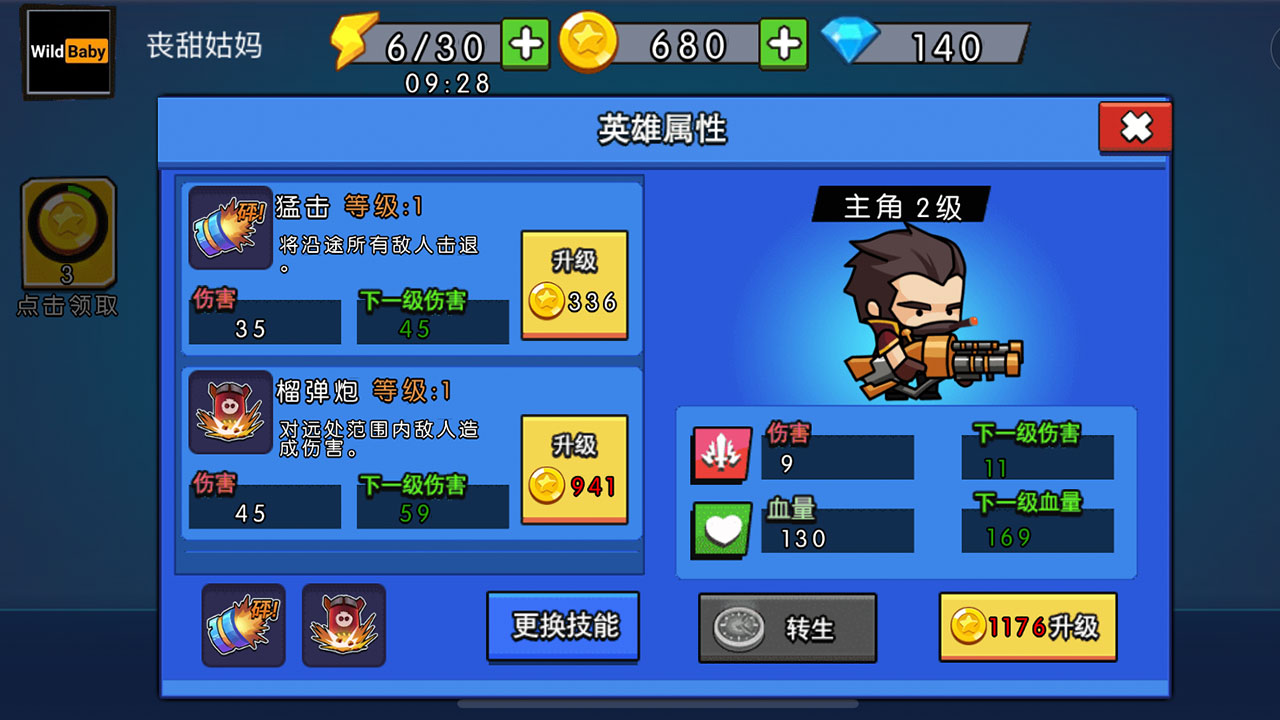Viewport: 1280px width, 720px height.
Task: Click the Wild Baby avatar
Action: click(x=67, y=50)
